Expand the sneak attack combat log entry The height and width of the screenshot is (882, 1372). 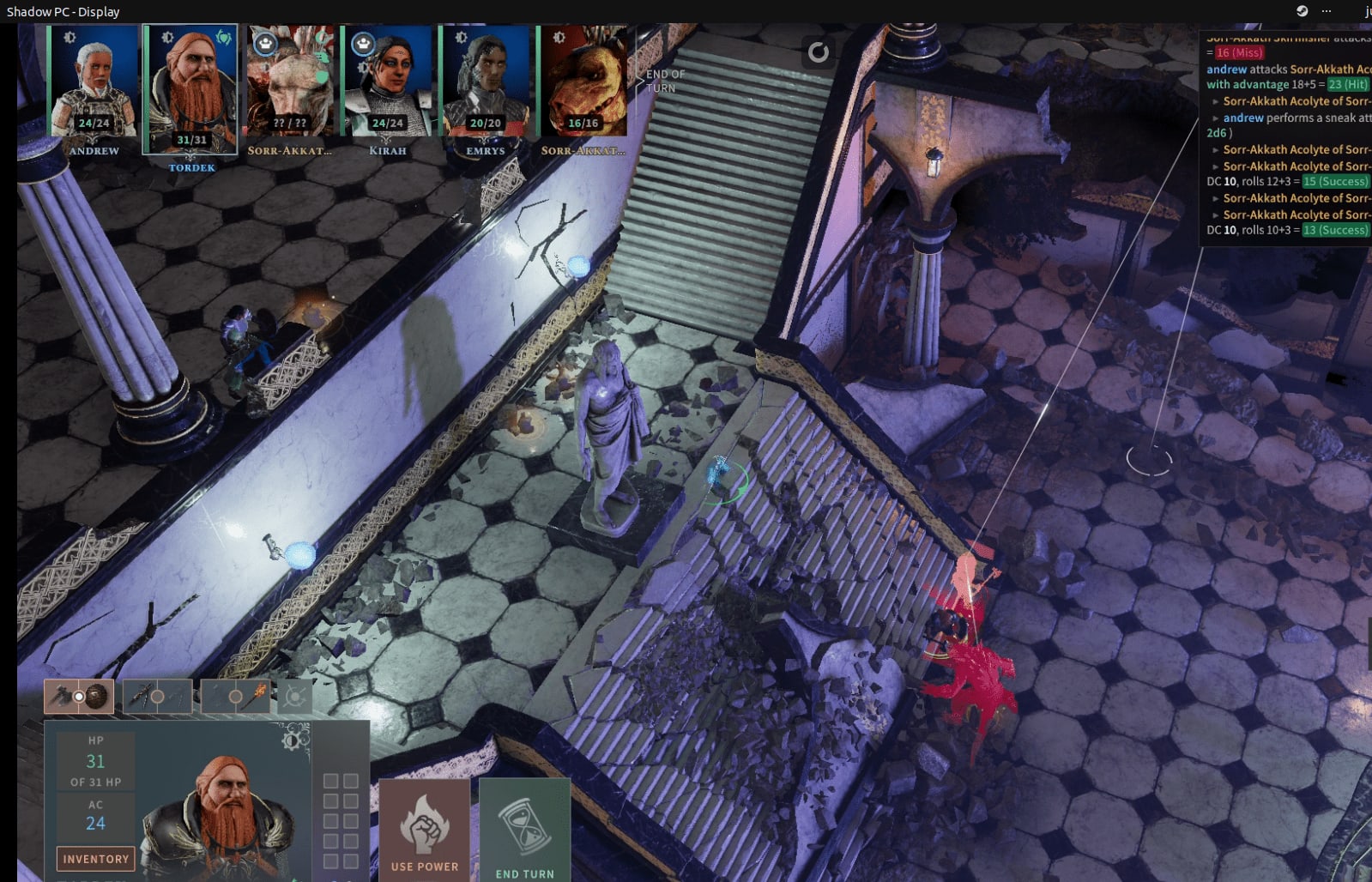[1216, 118]
